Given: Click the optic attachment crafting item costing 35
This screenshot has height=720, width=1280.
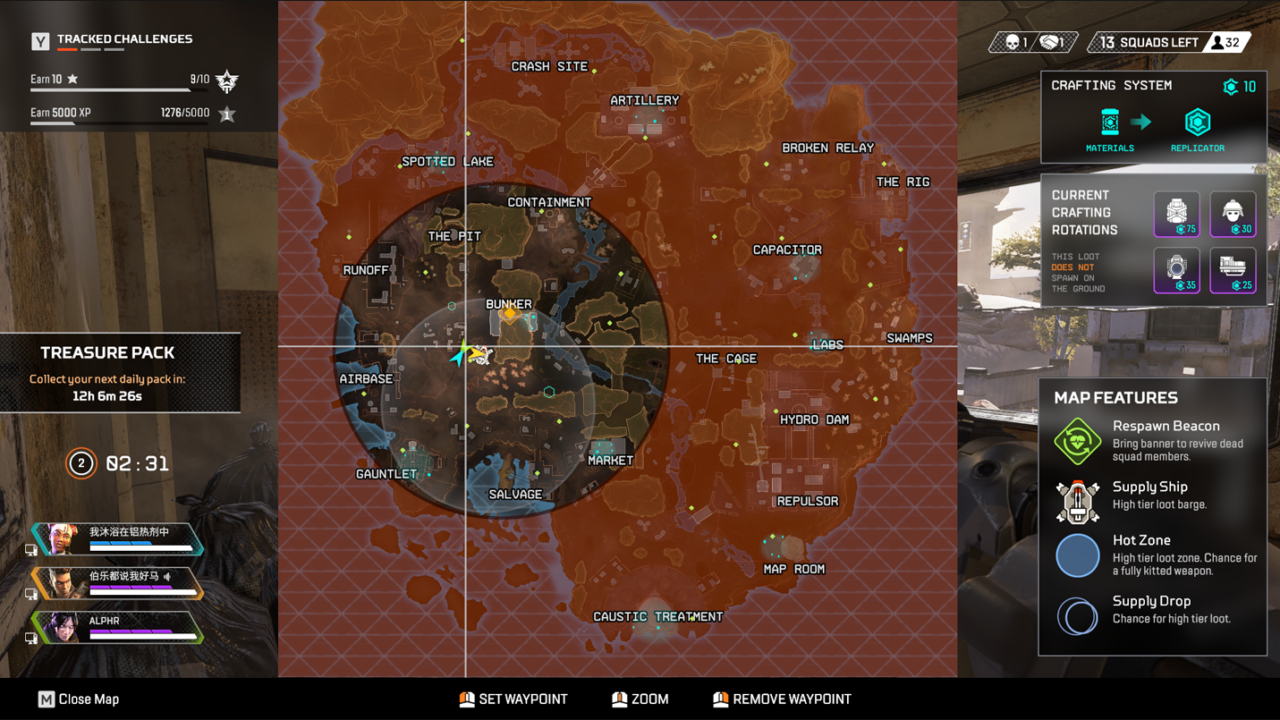Looking at the screenshot, I should 1177,269.
